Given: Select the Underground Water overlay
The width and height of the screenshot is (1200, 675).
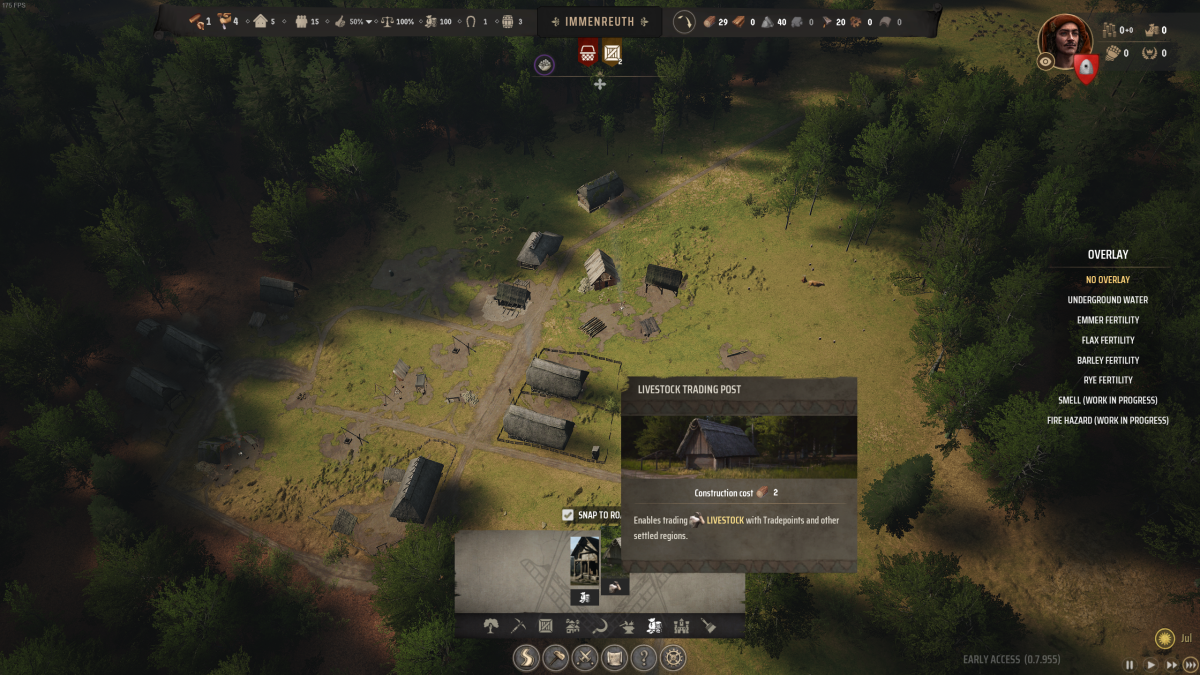Looking at the screenshot, I should tap(1107, 300).
